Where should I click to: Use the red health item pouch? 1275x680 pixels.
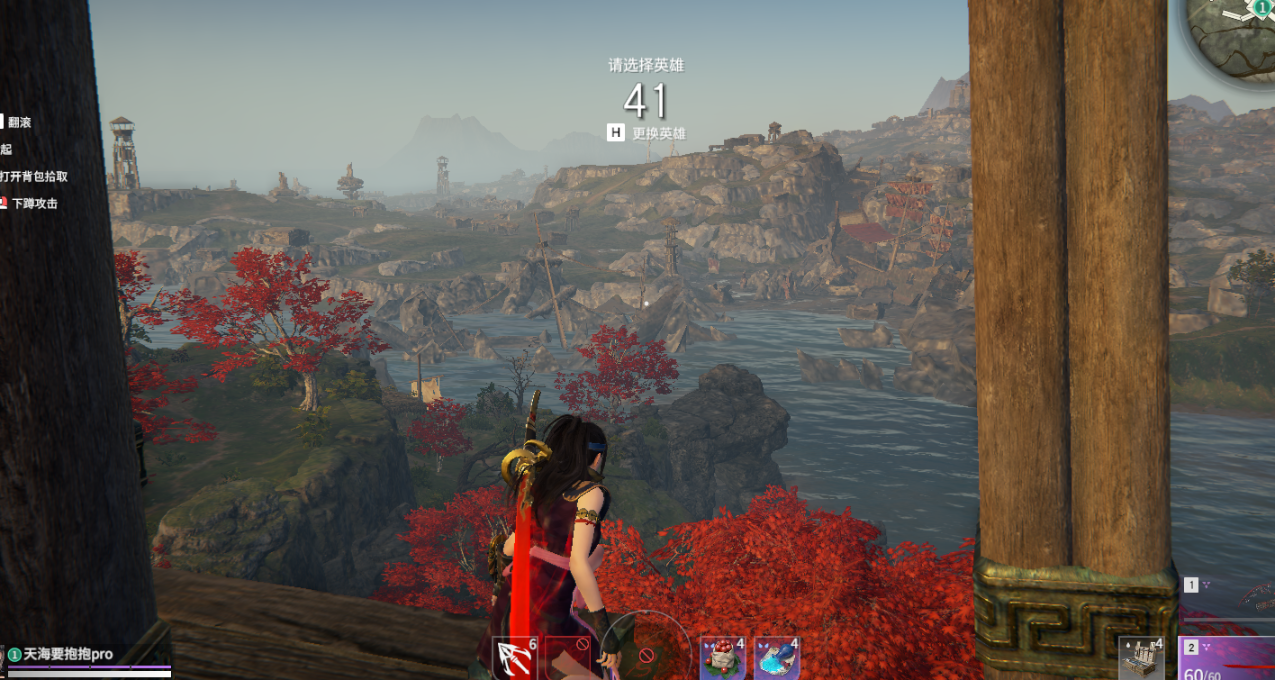(x=721, y=658)
